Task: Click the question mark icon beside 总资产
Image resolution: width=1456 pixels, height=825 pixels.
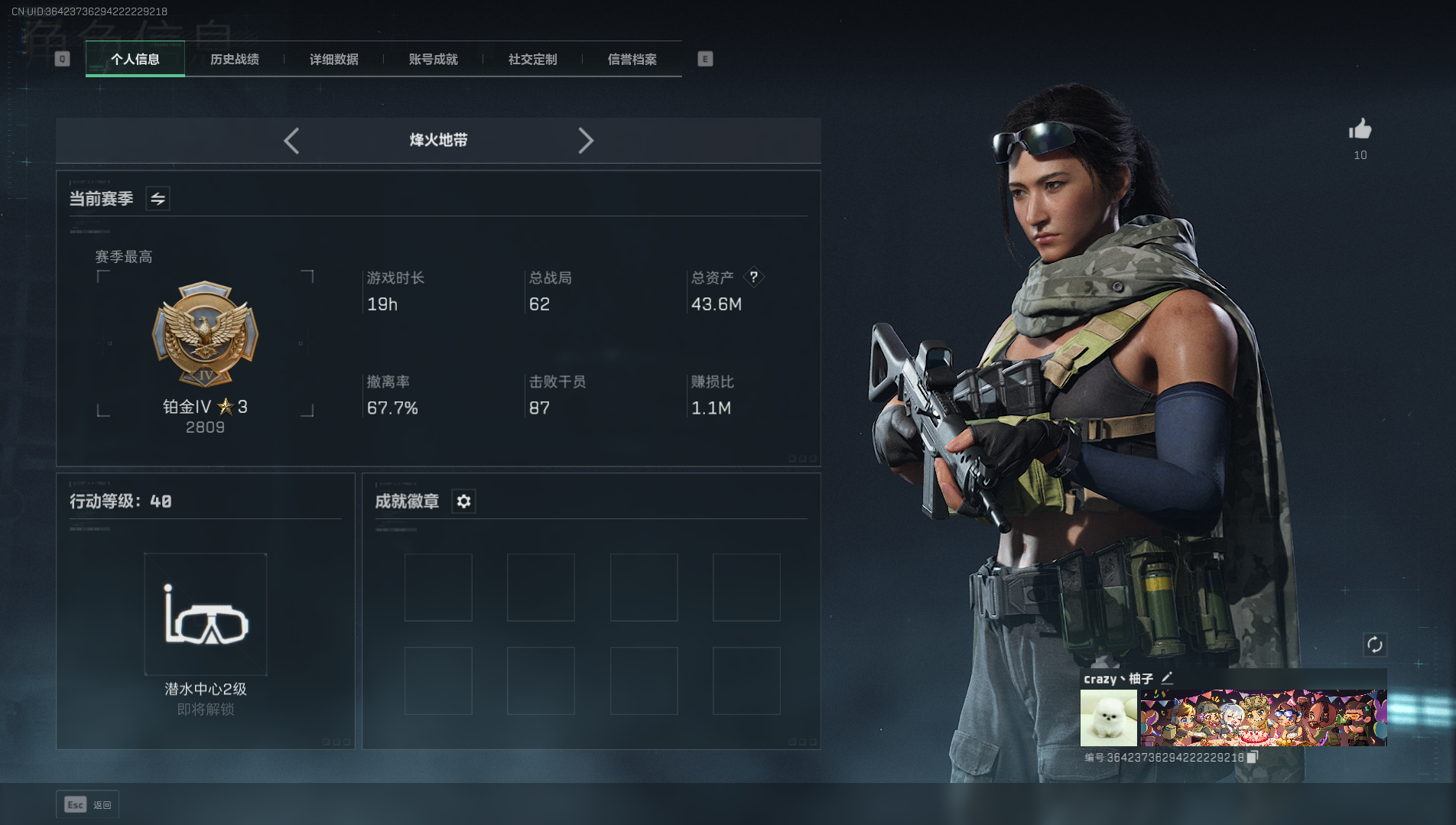Action: (756, 278)
